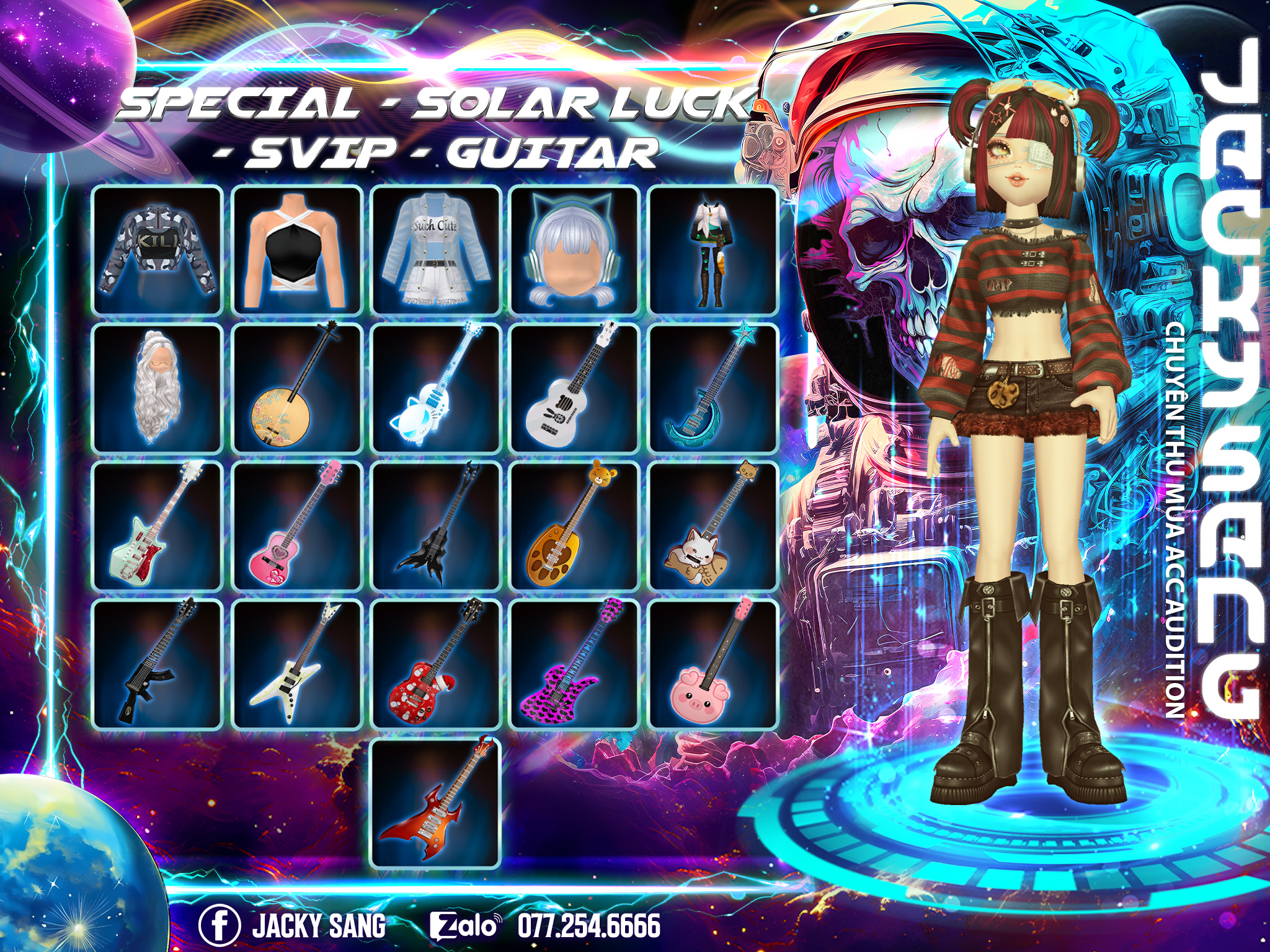Select the camo KILL crop jacket slot

158,250
